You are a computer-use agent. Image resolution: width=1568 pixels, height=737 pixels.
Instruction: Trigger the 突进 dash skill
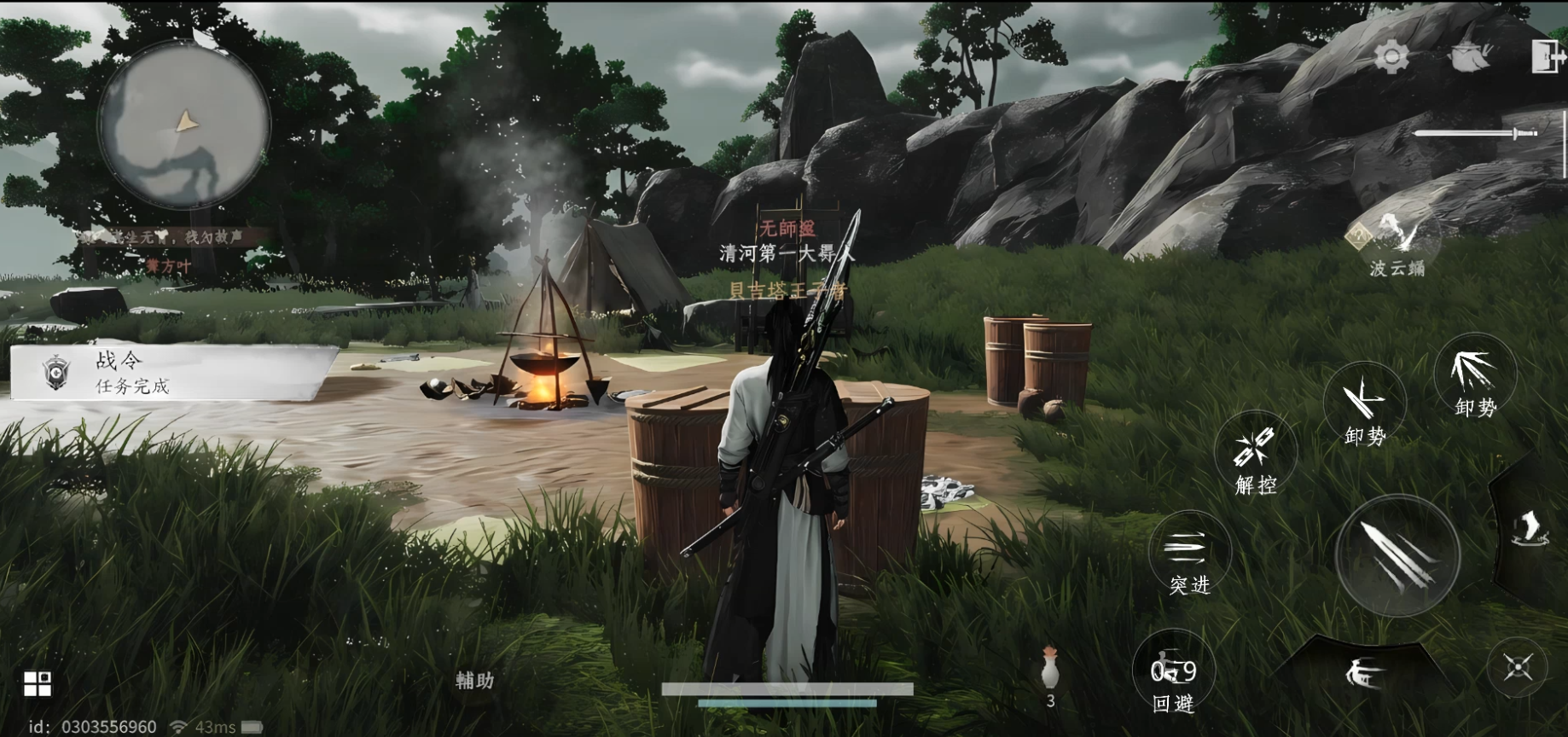pos(1189,555)
